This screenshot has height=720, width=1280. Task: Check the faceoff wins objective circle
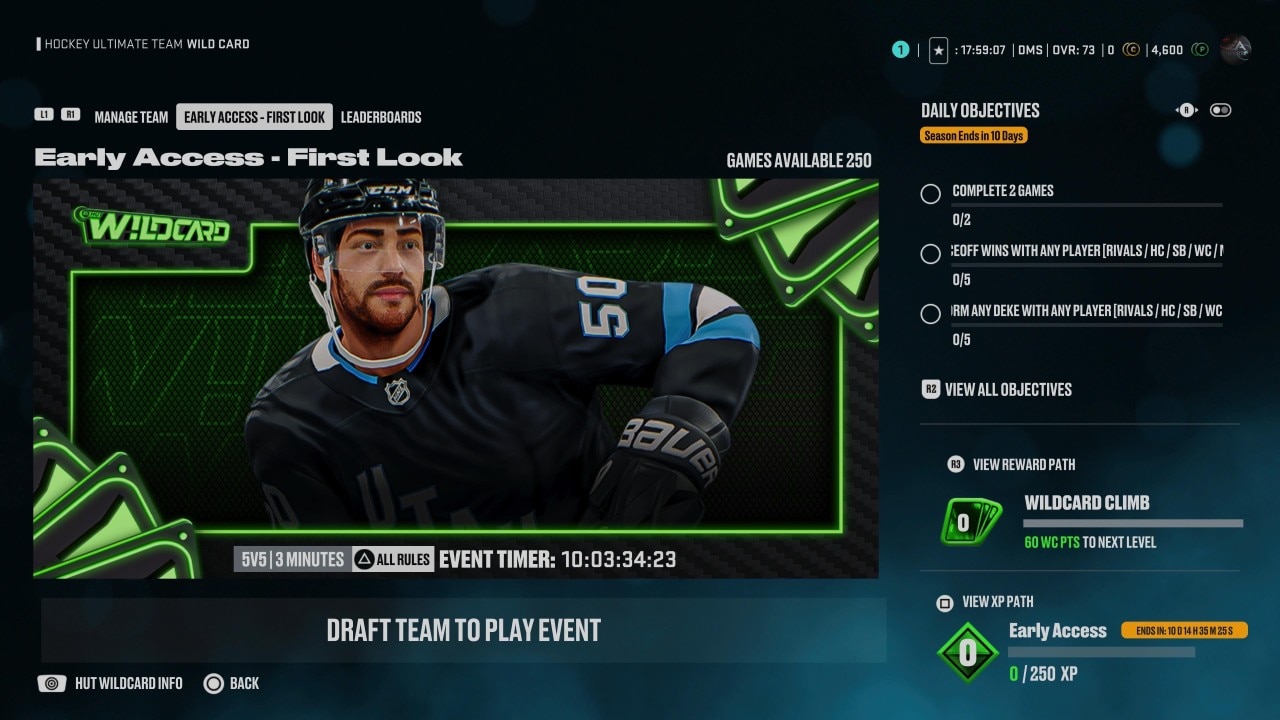tap(930, 254)
